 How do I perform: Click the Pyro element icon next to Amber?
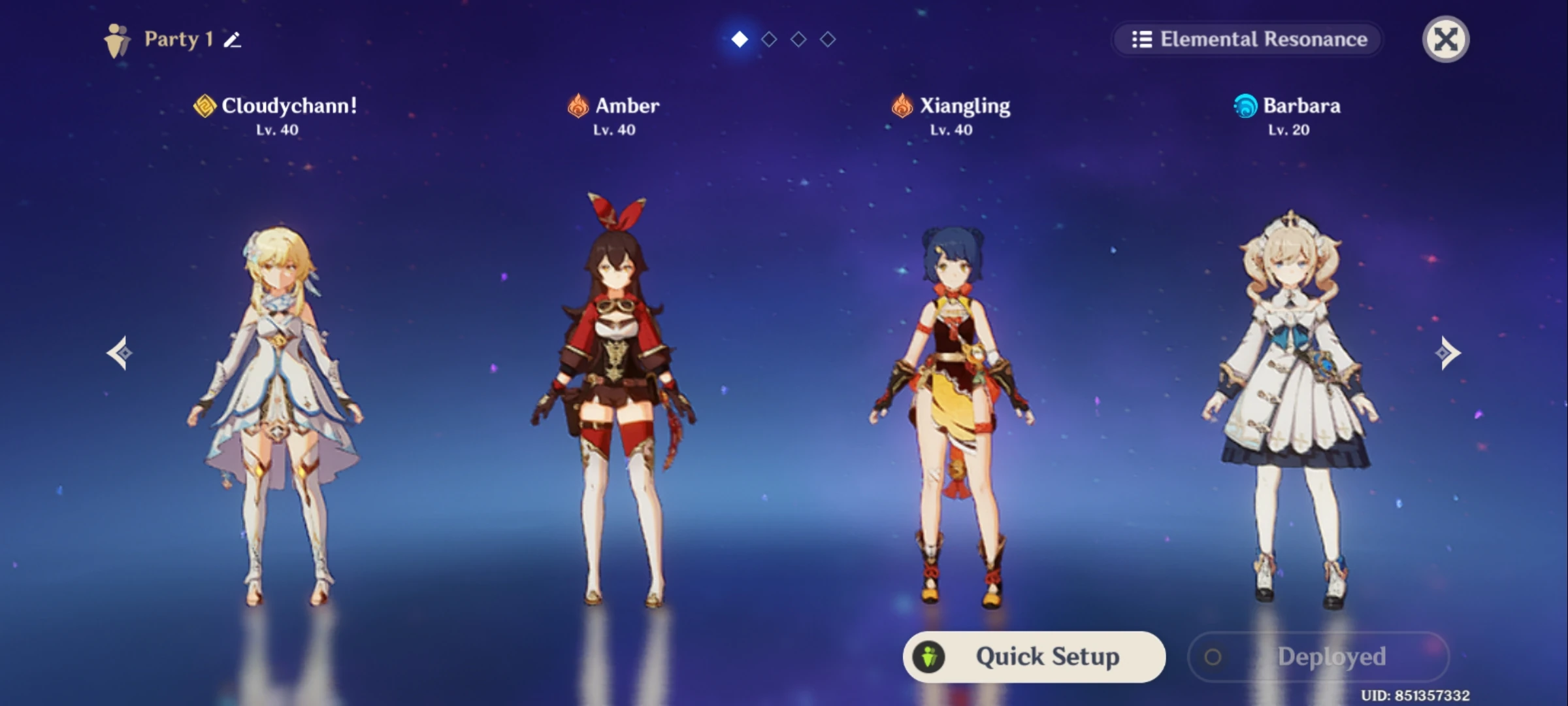coord(578,106)
